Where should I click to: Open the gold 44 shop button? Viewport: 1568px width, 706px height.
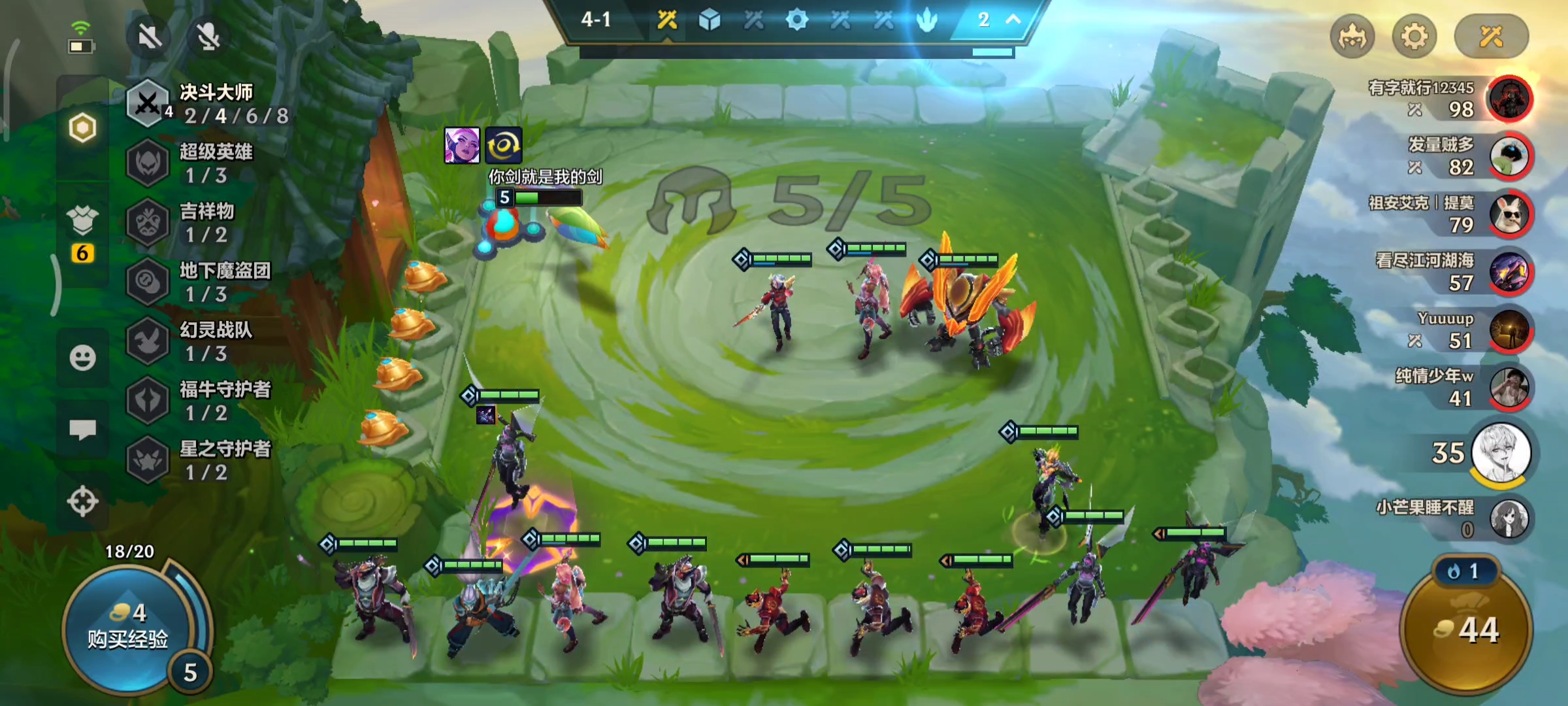point(1467,629)
